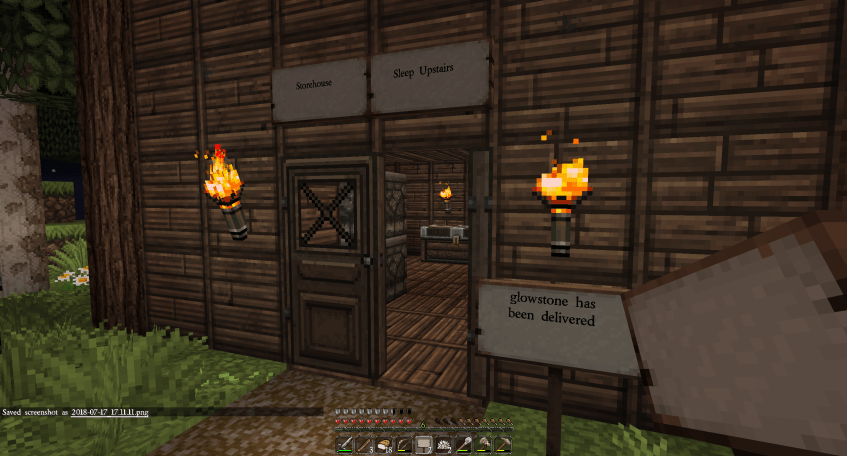The image size is (847, 456).
Task: Select the sword hotbar slot
Action: (x=344, y=444)
